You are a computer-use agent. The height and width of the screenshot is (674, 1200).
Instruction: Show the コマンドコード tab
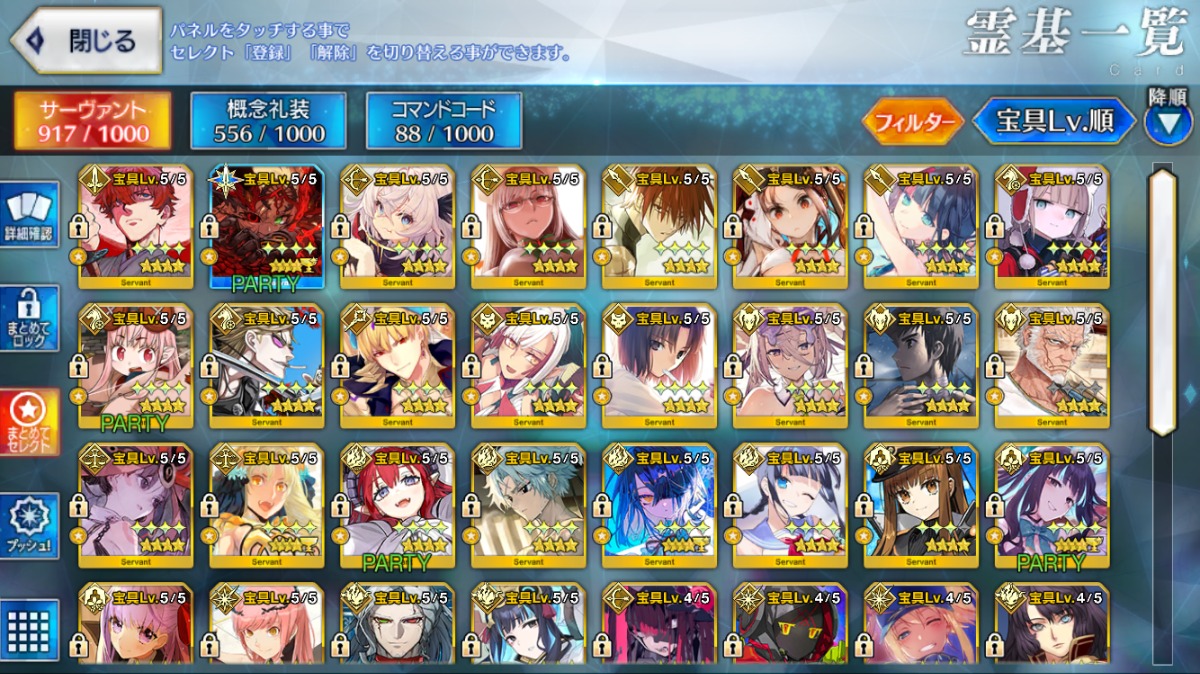[x=443, y=121]
